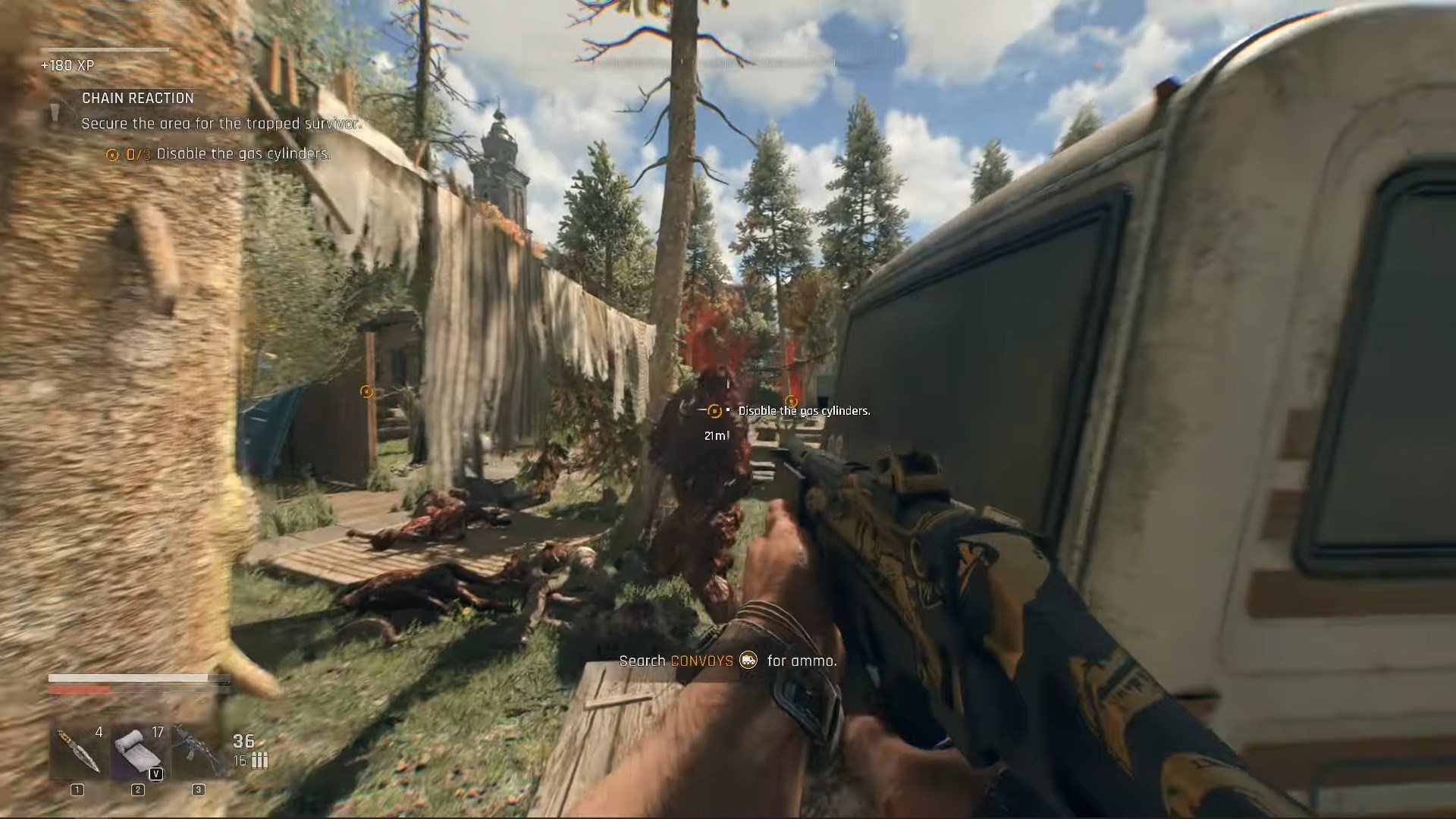Click the gas cylinder marker near the fence

(367, 391)
